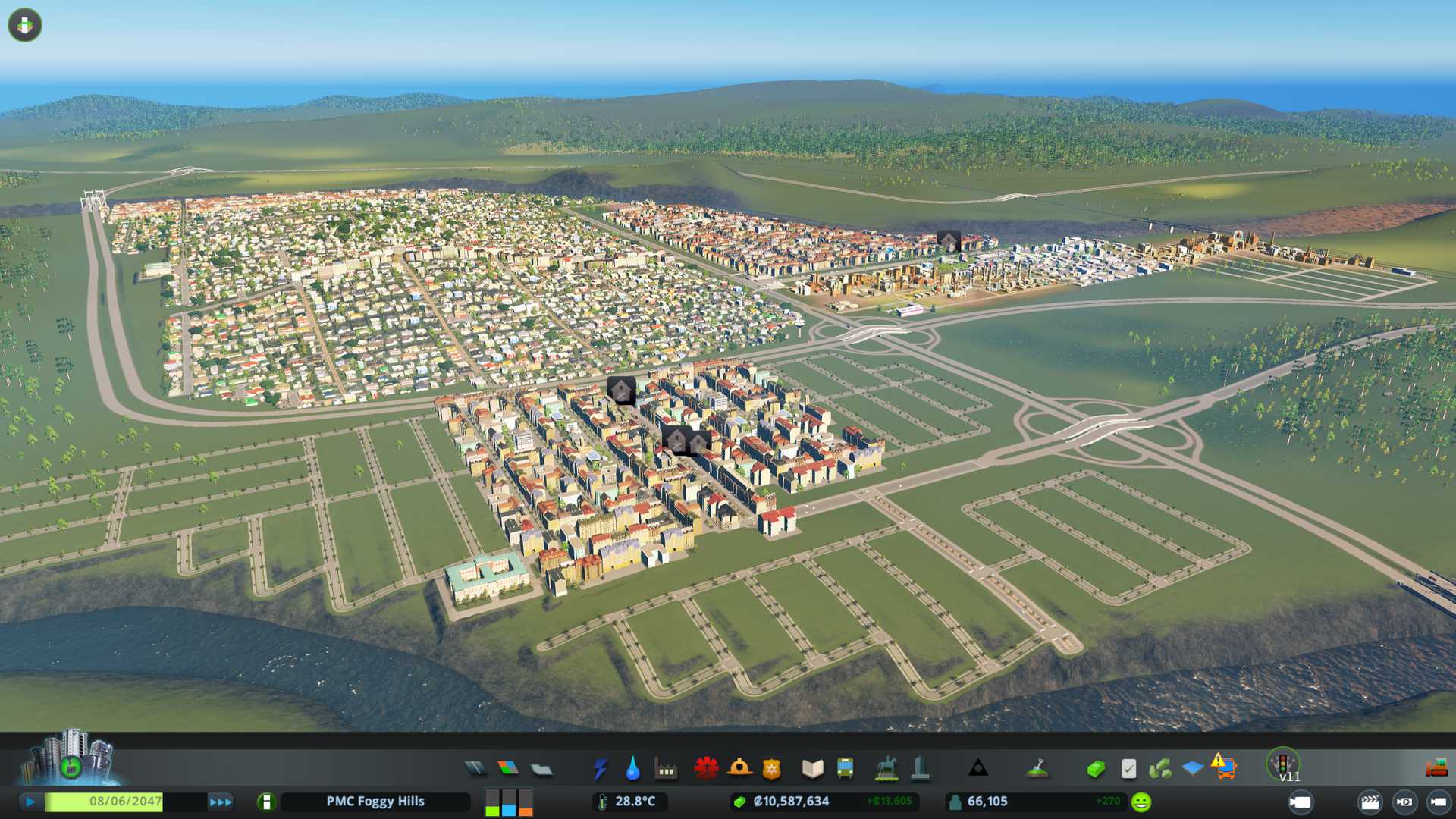1456x819 pixels.
Task: Change simulation speed with triple arrows
Action: tap(221, 802)
